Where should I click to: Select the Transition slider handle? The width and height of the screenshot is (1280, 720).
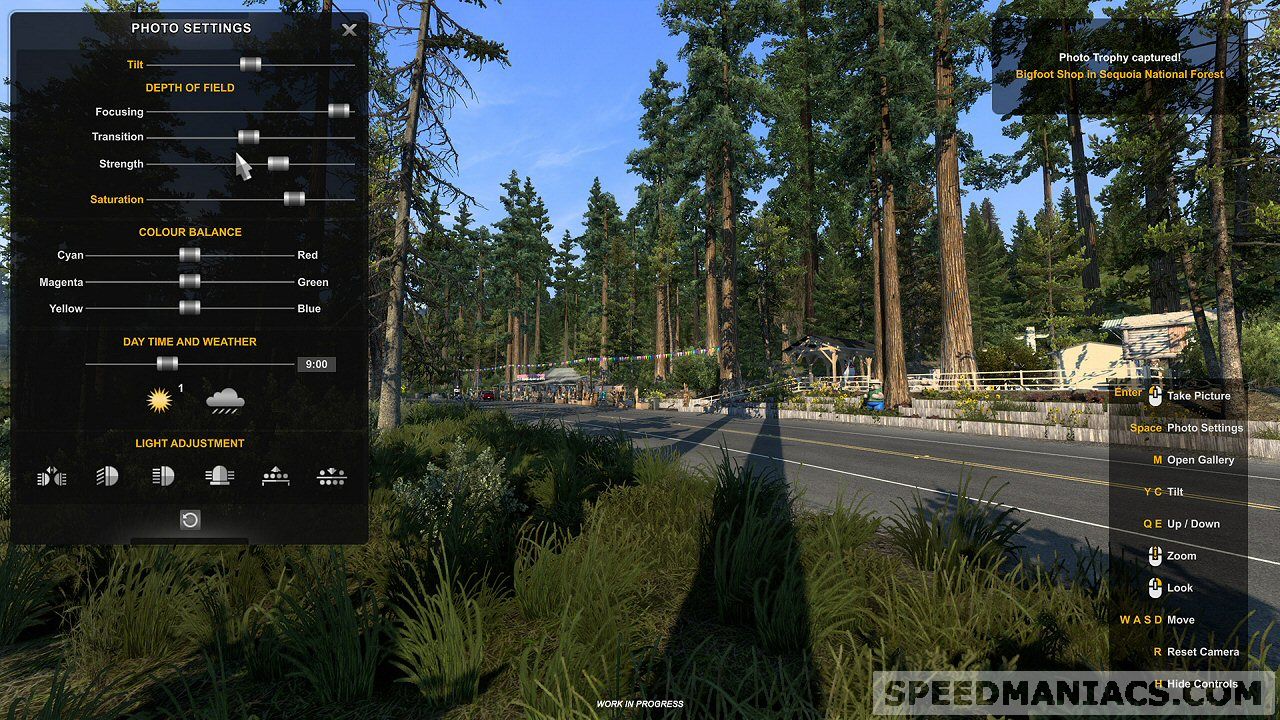coord(249,137)
